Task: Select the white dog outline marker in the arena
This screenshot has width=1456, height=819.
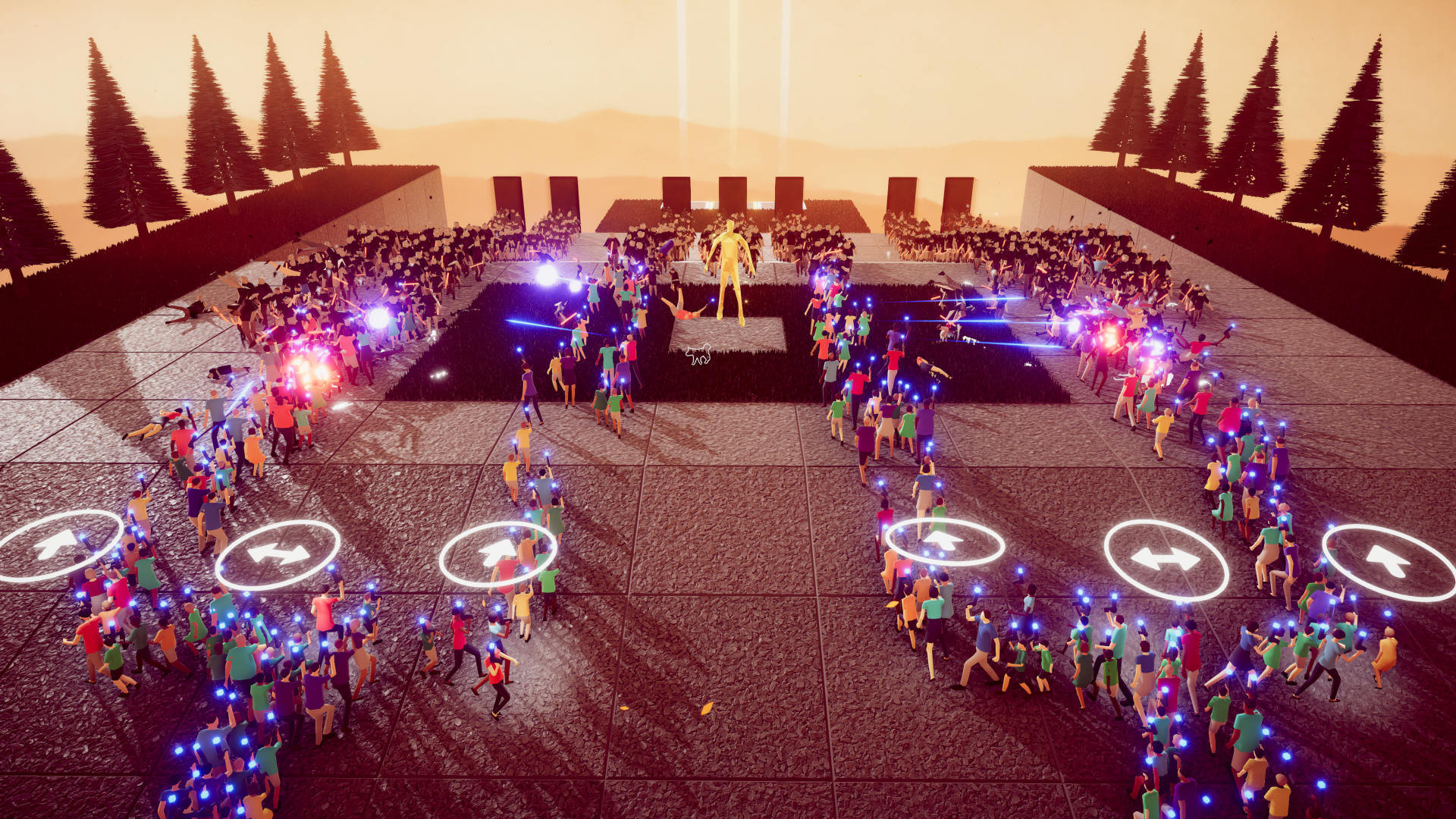Action: click(698, 353)
